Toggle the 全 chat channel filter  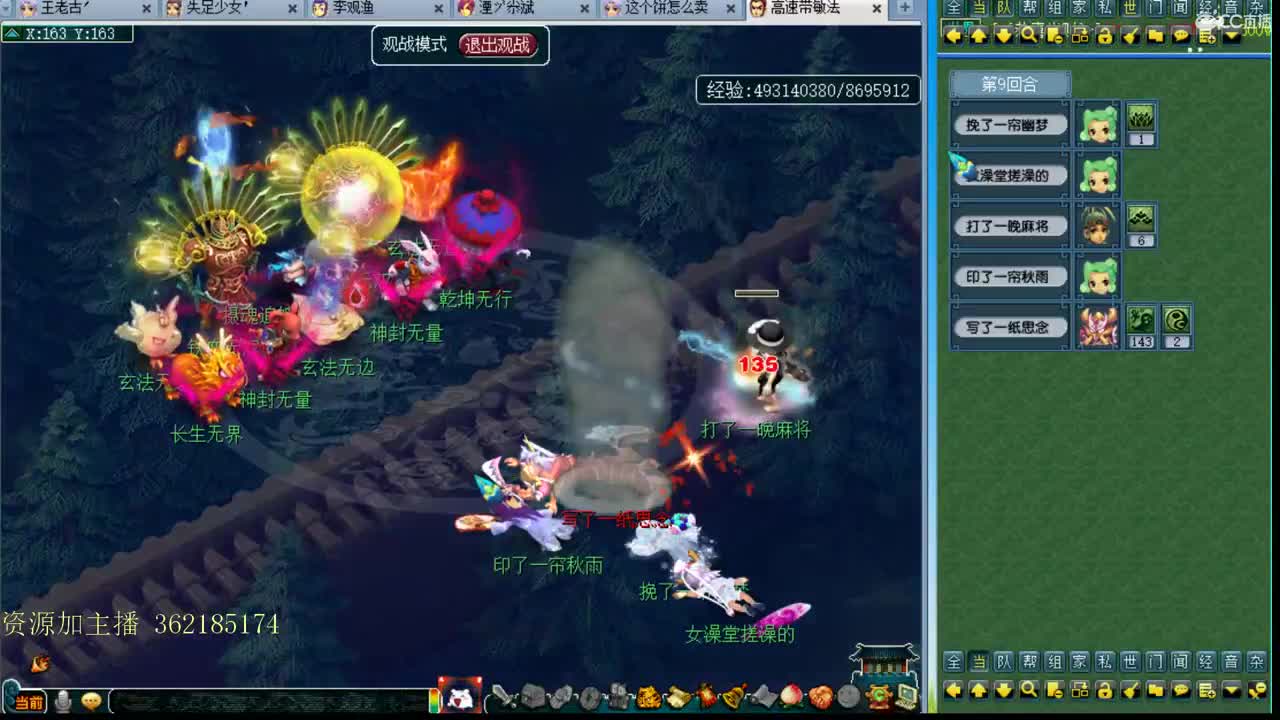click(953, 663)
